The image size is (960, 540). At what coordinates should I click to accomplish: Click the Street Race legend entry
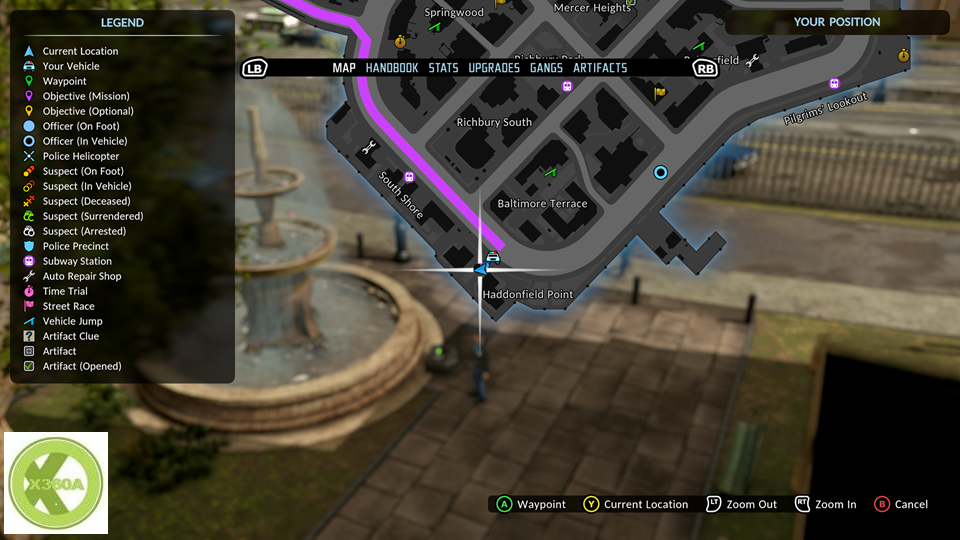point(68,306)
